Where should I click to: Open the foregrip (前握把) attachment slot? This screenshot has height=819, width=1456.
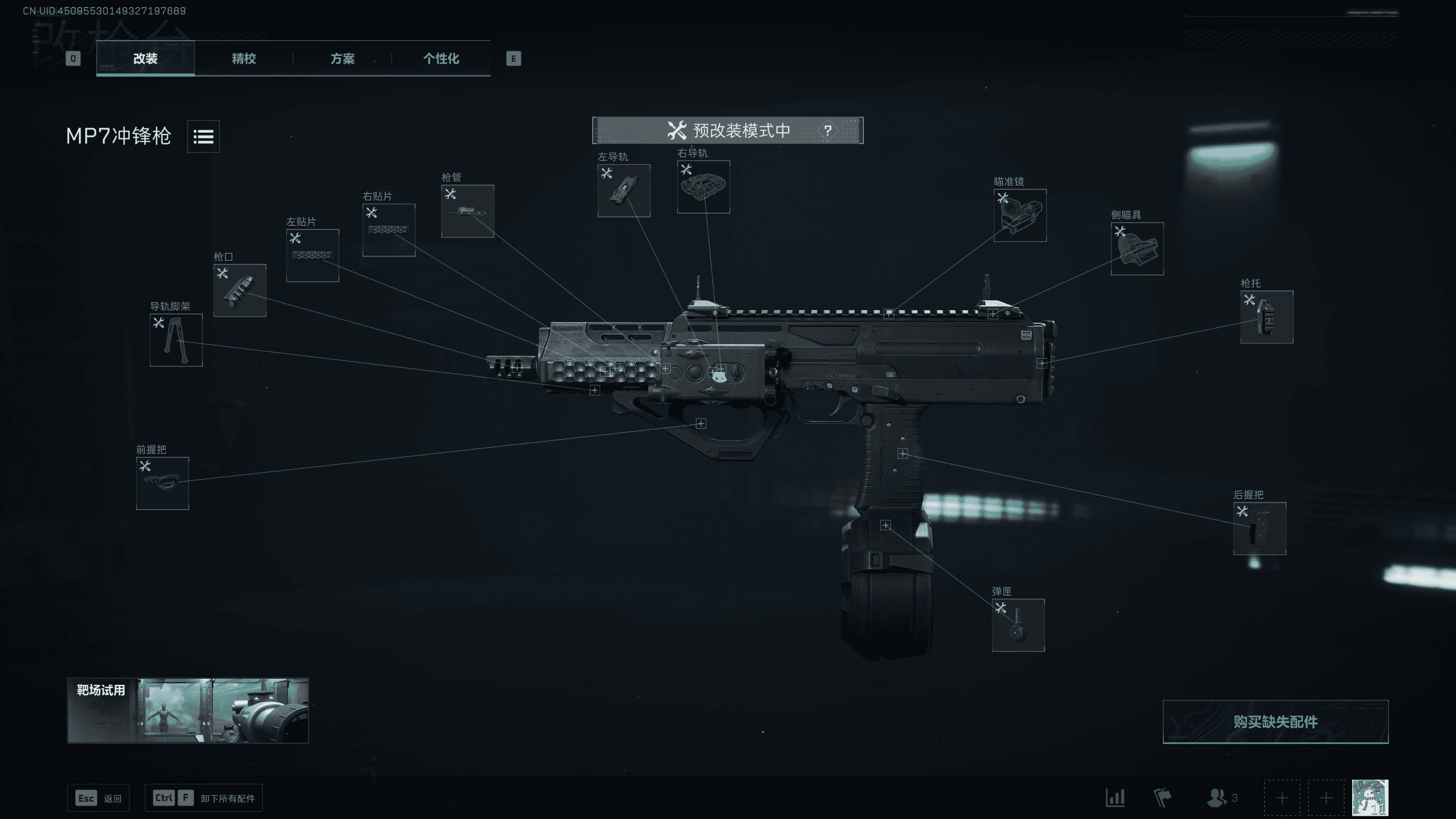coord(162,483)
